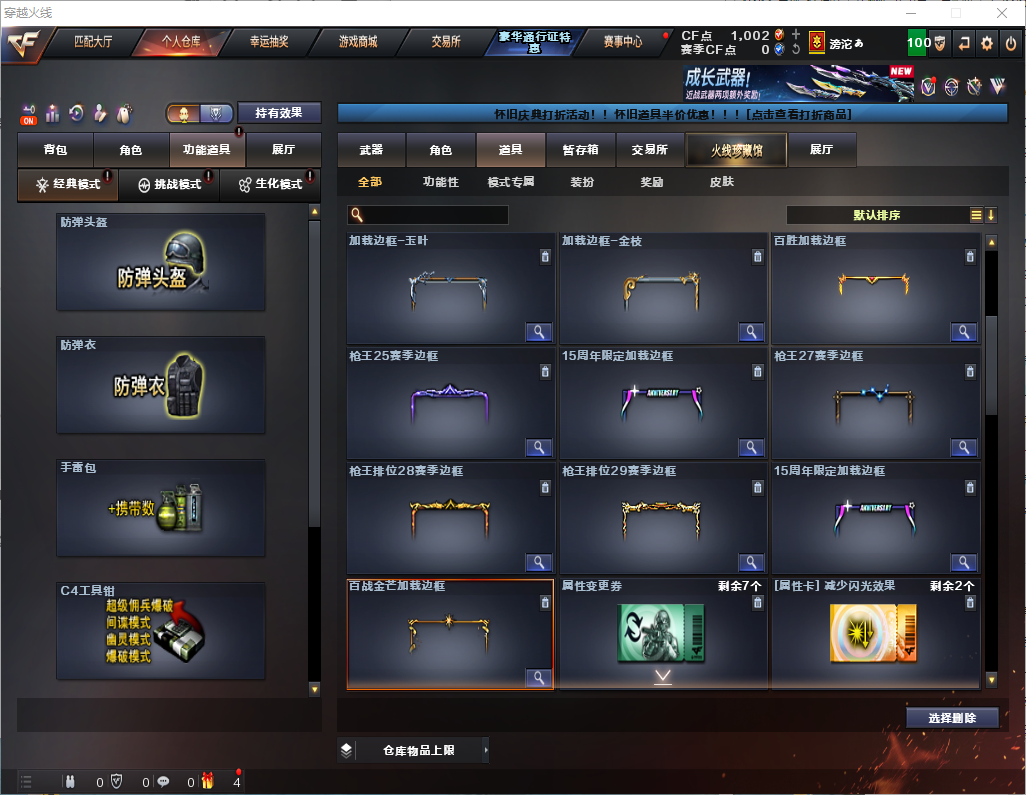Open the 默认排序 sort dropdown
The width and height of the screenshot is (1026, 795).
pos(875,215)
